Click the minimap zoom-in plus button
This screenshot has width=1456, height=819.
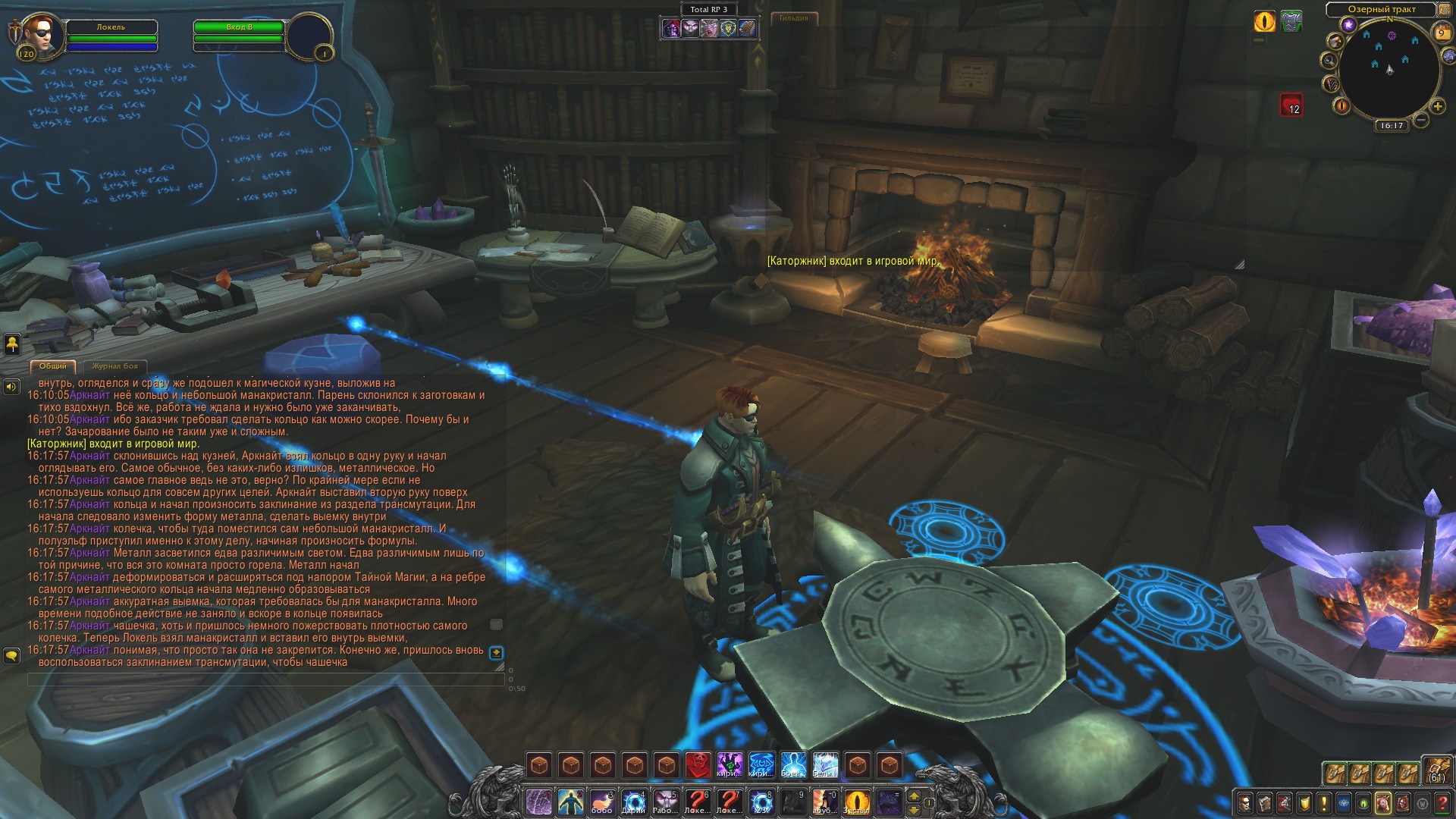(1437, 106)
